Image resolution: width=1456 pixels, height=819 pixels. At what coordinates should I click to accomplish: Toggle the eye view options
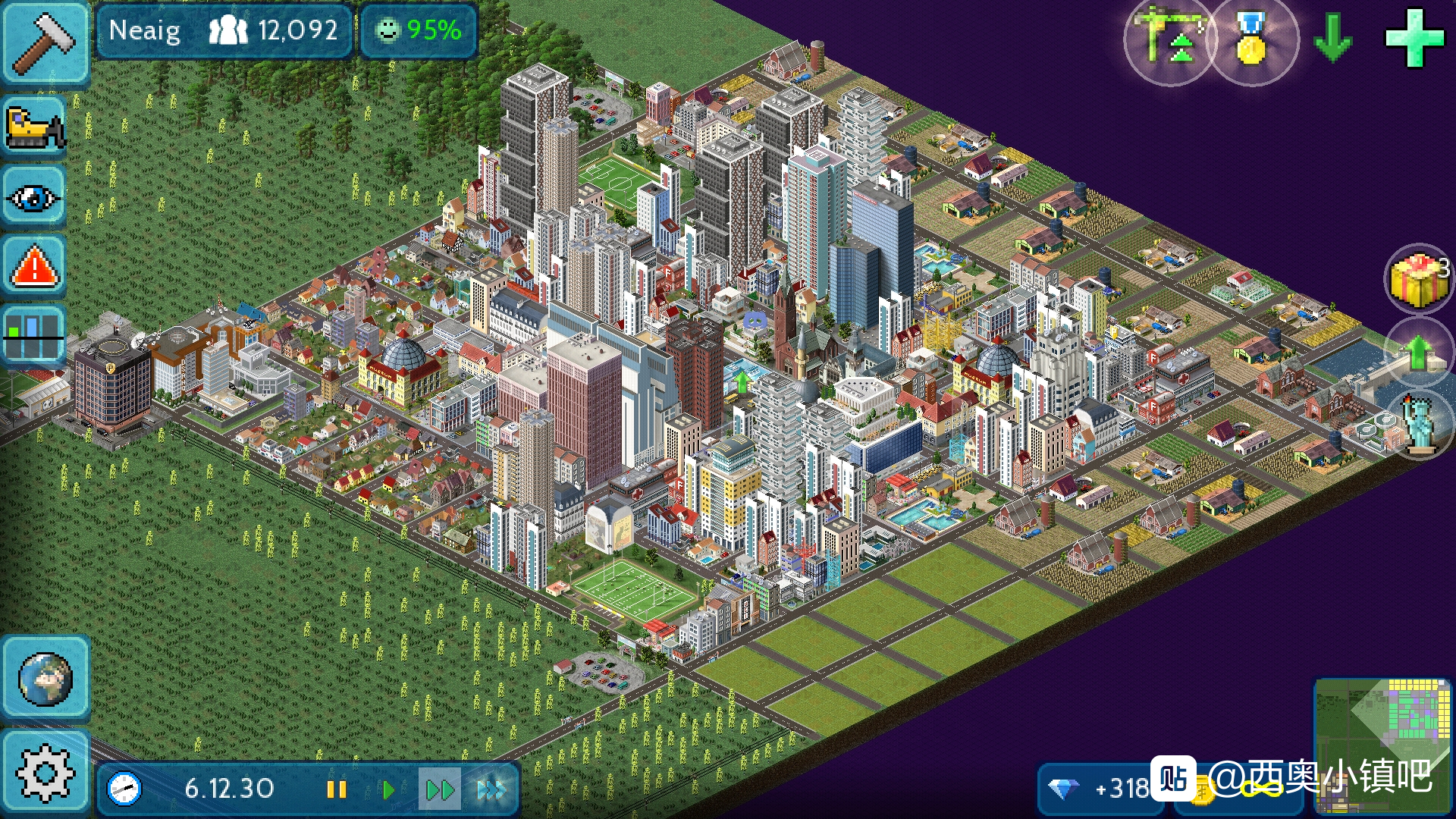pos(34,198)
